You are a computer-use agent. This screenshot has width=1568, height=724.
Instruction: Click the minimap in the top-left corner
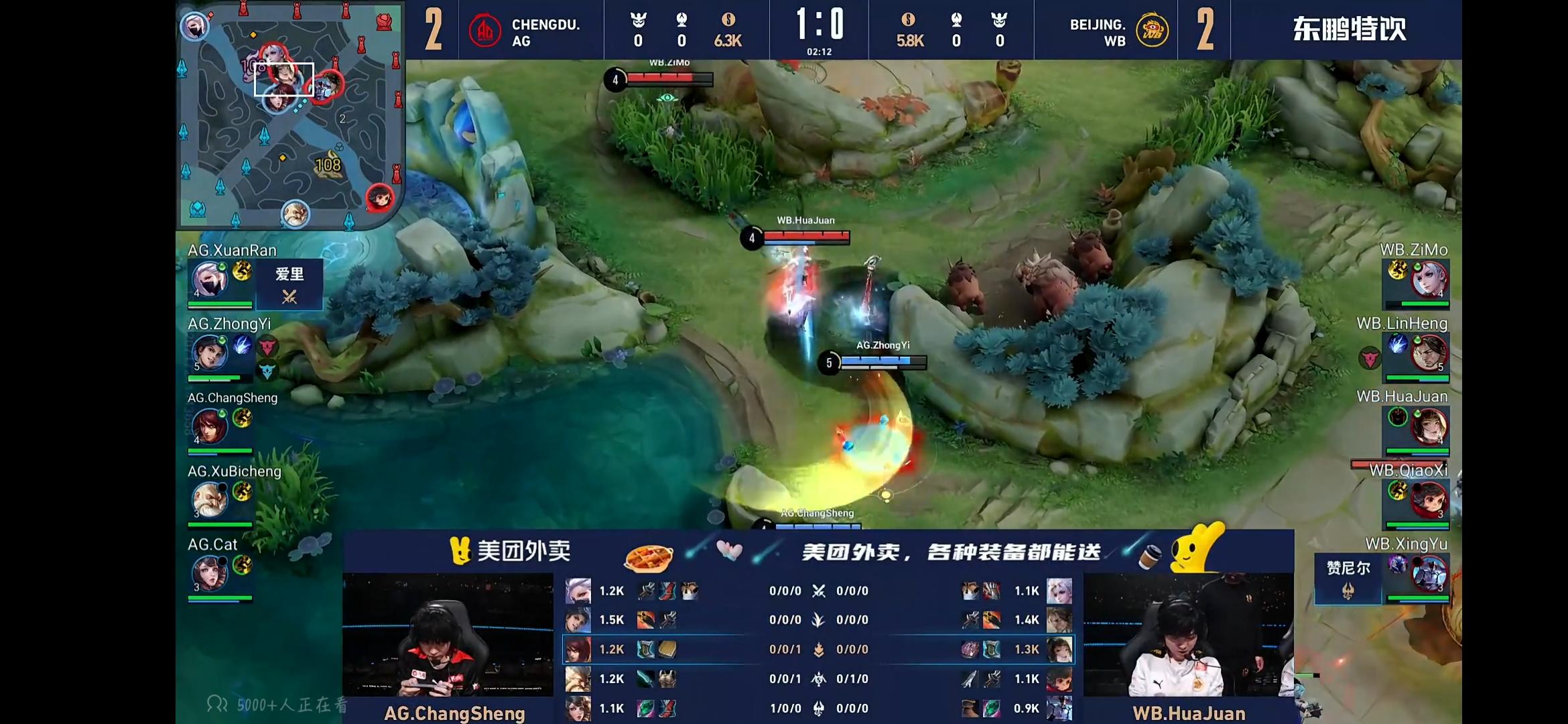(289, 115)
